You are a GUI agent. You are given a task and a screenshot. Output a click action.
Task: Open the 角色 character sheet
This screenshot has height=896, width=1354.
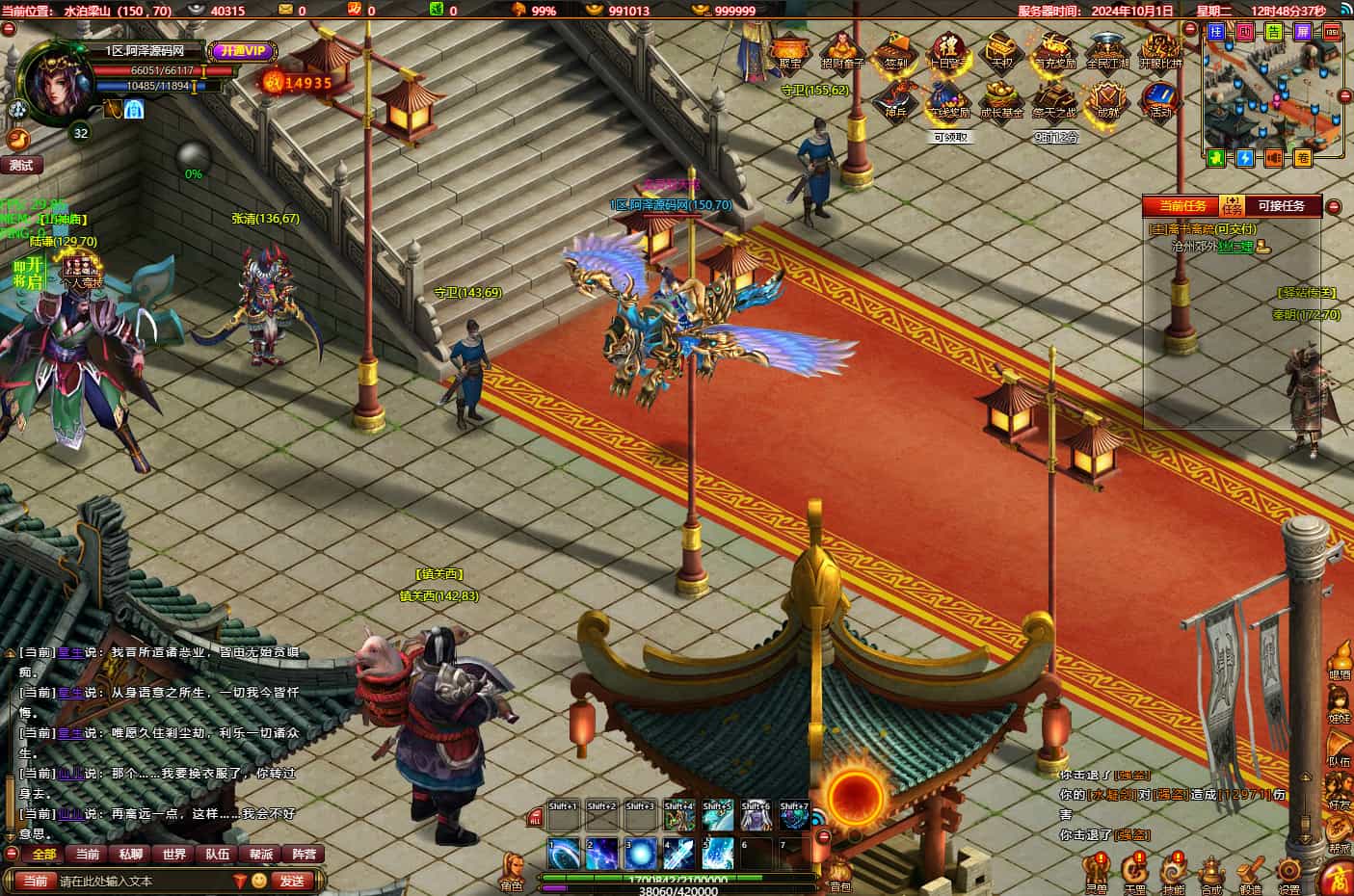pos(512,867)
